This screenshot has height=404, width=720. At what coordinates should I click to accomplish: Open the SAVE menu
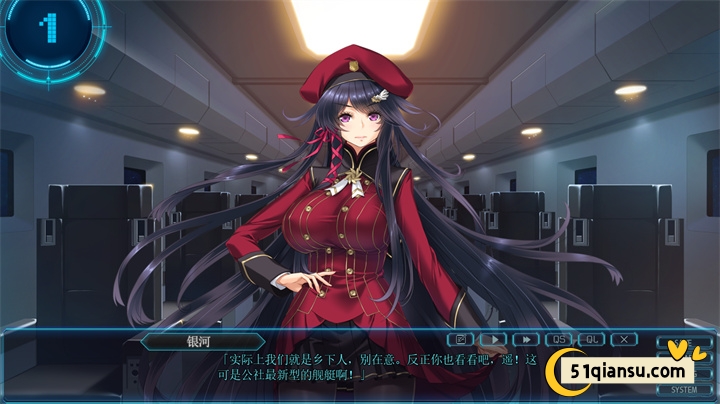(x=684, y=342)
